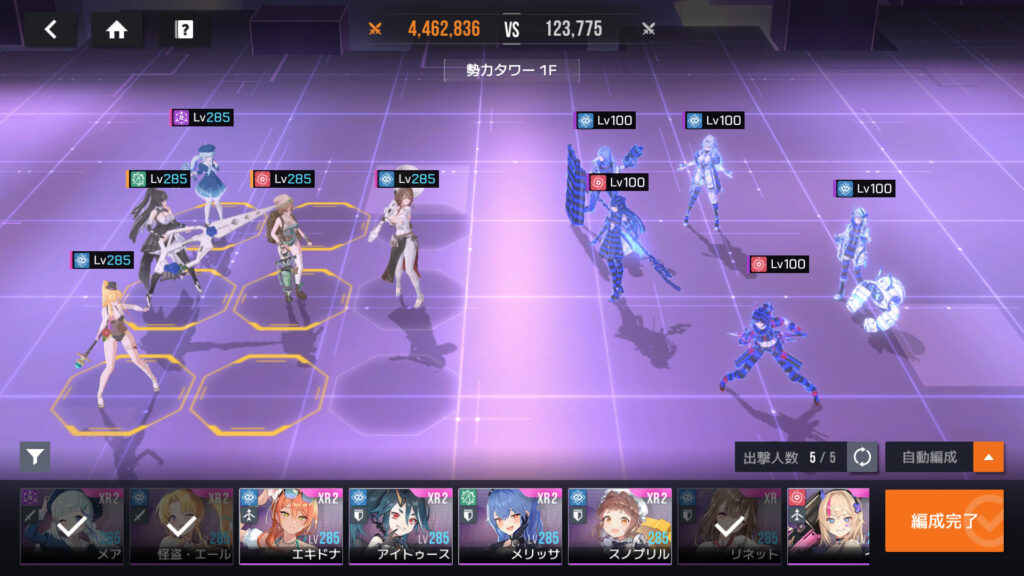Screen dimensions: 1024x576
Task: Go back with the arrow button
Action: click(x=51, y=29)
